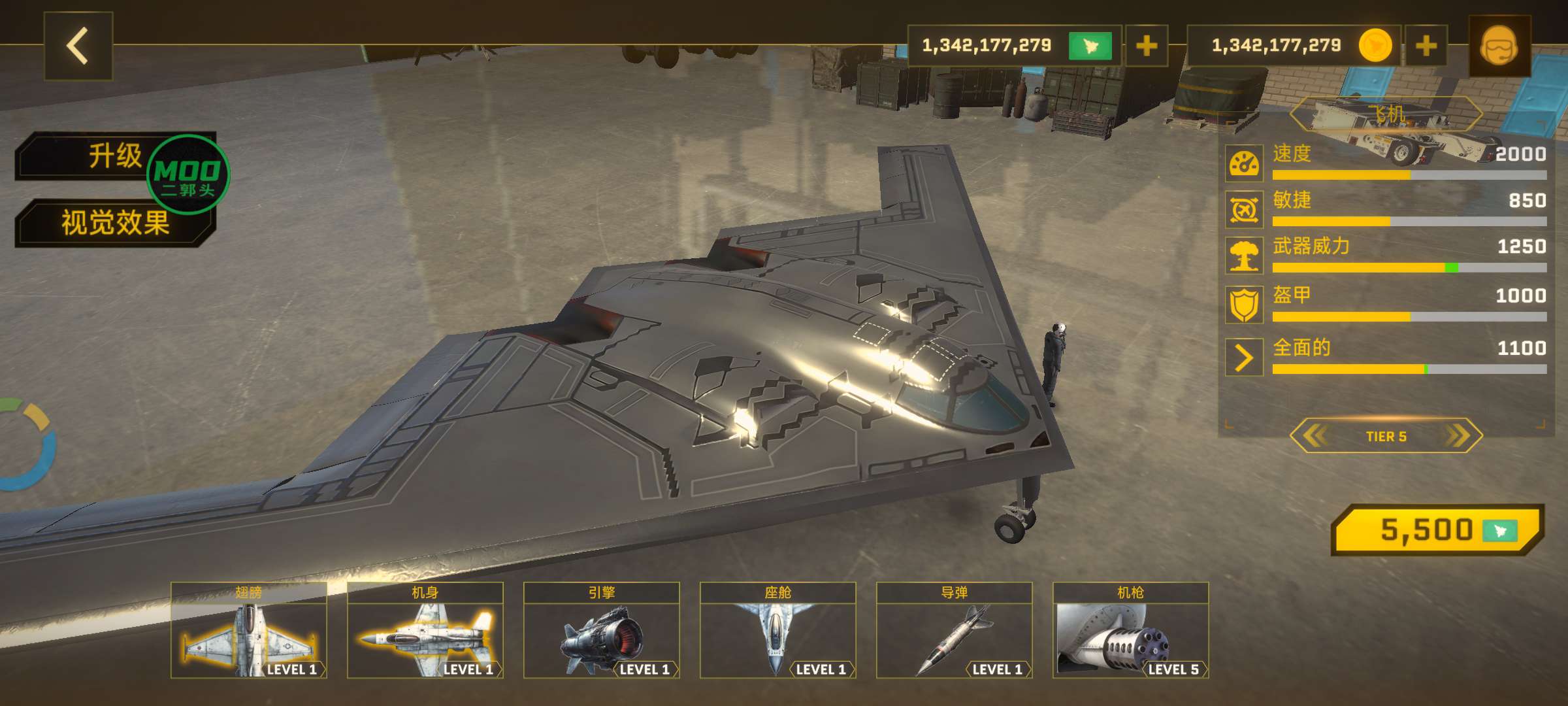Screen dimensions: 1568x706
Task: Expand the 全面的 overall stats arrow
Action: 1244,357
